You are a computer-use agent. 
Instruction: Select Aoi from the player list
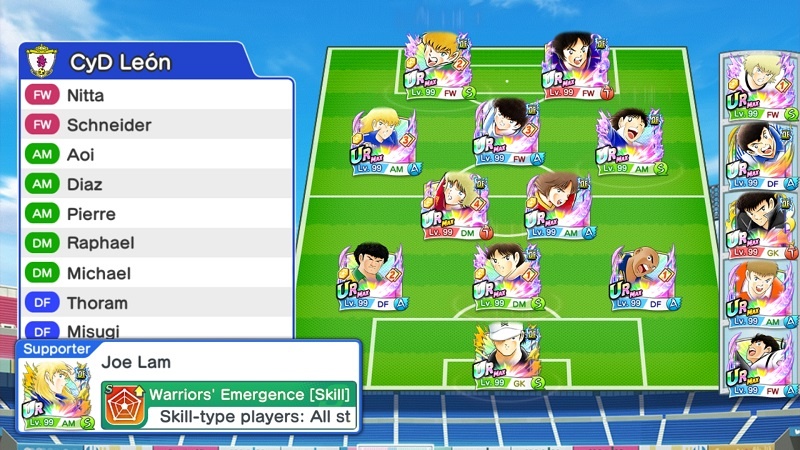[157, 155]
